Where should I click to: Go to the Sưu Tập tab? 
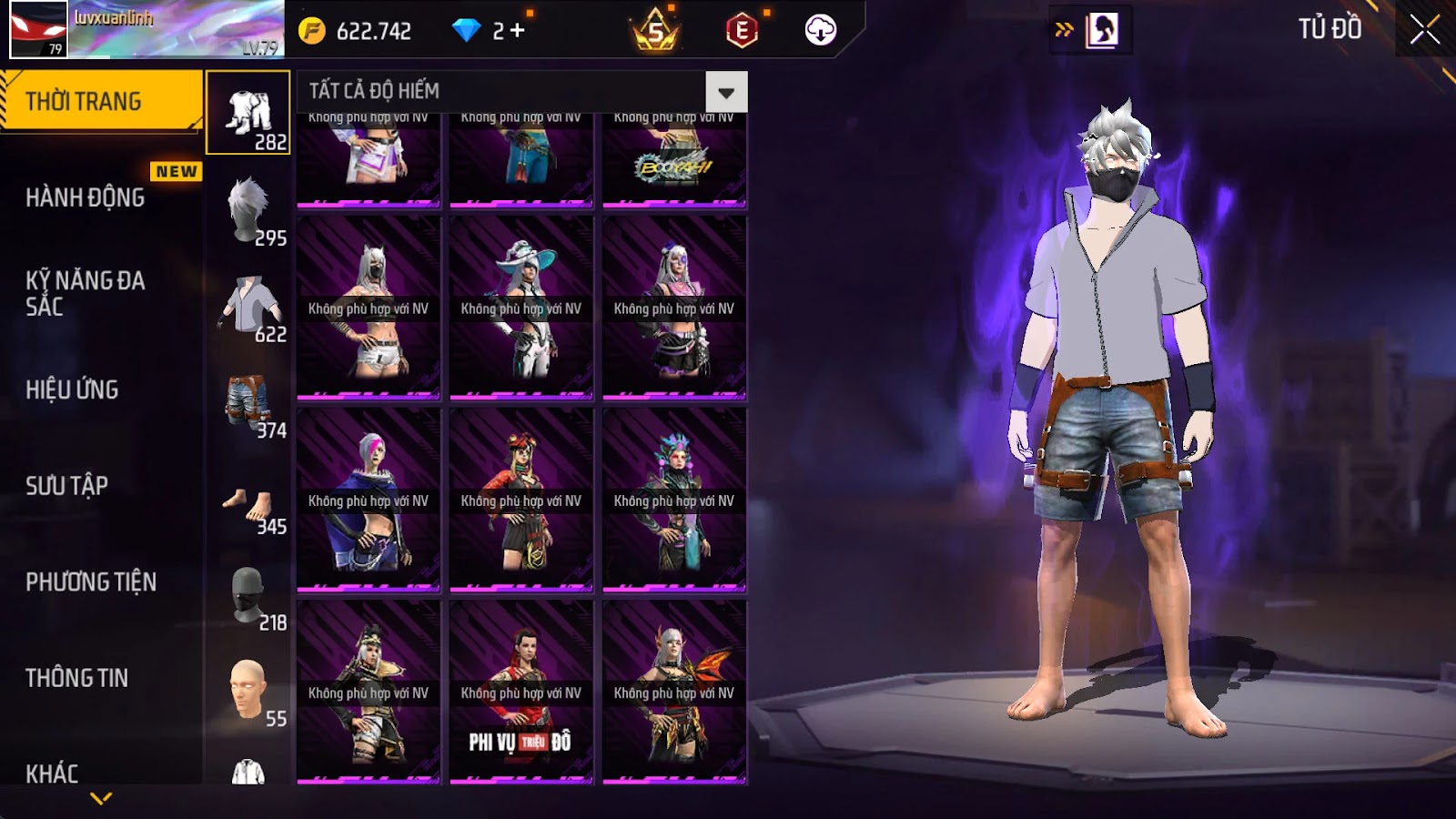(x=66, y=486)
